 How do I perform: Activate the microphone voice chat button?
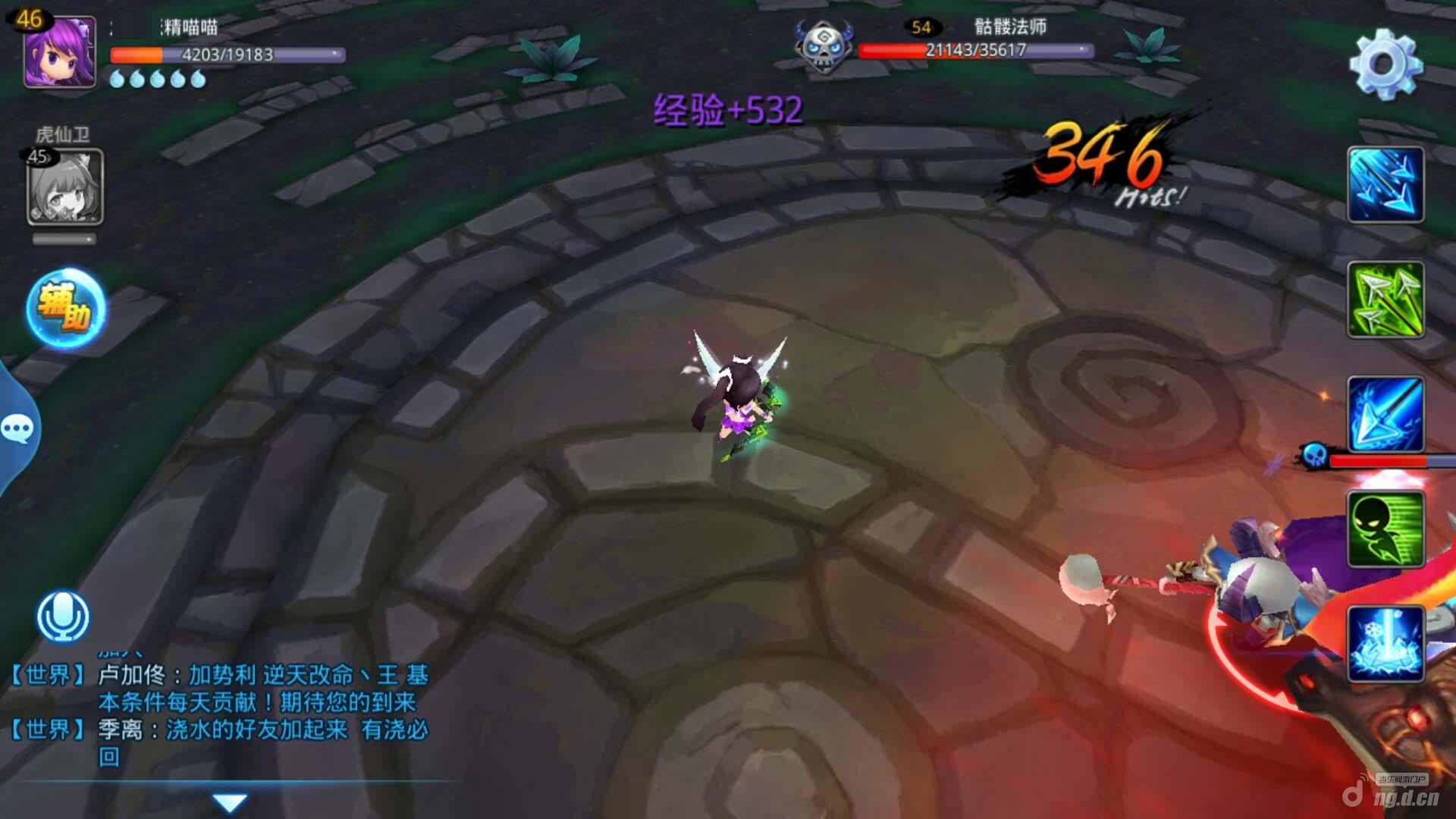[x=63, y=615]
